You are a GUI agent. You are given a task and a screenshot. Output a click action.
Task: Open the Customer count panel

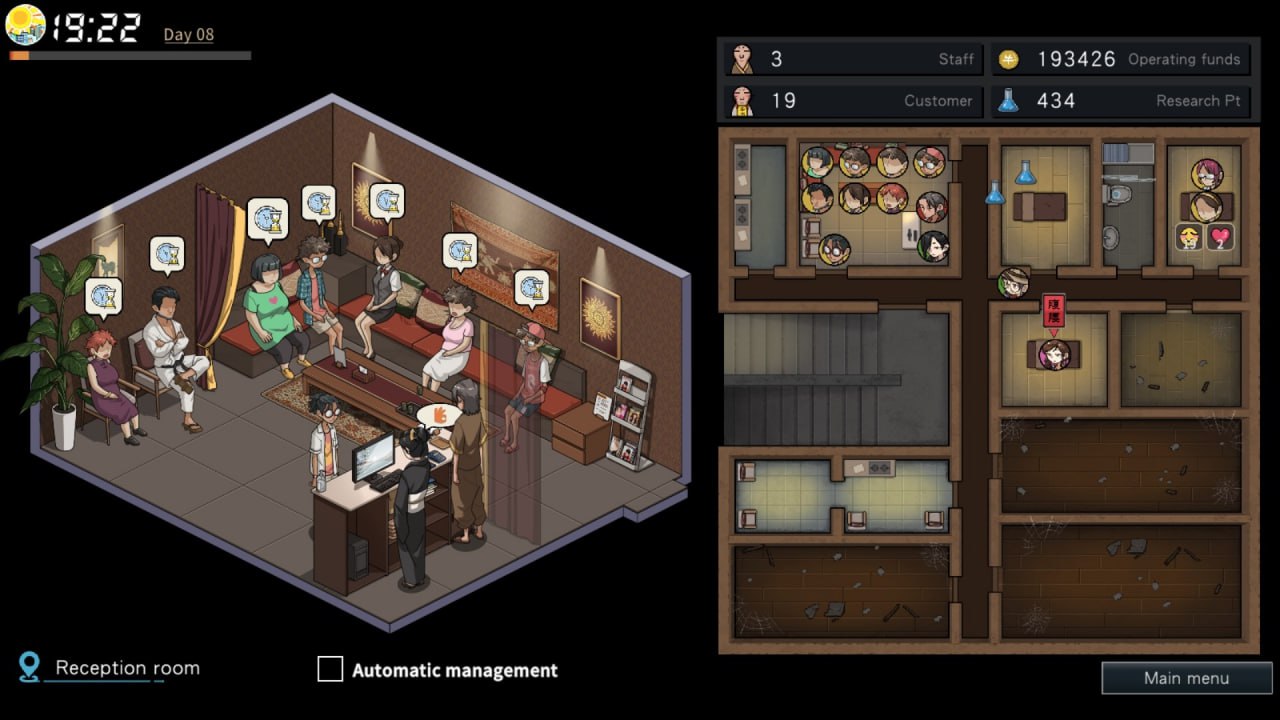coord(854,100)
